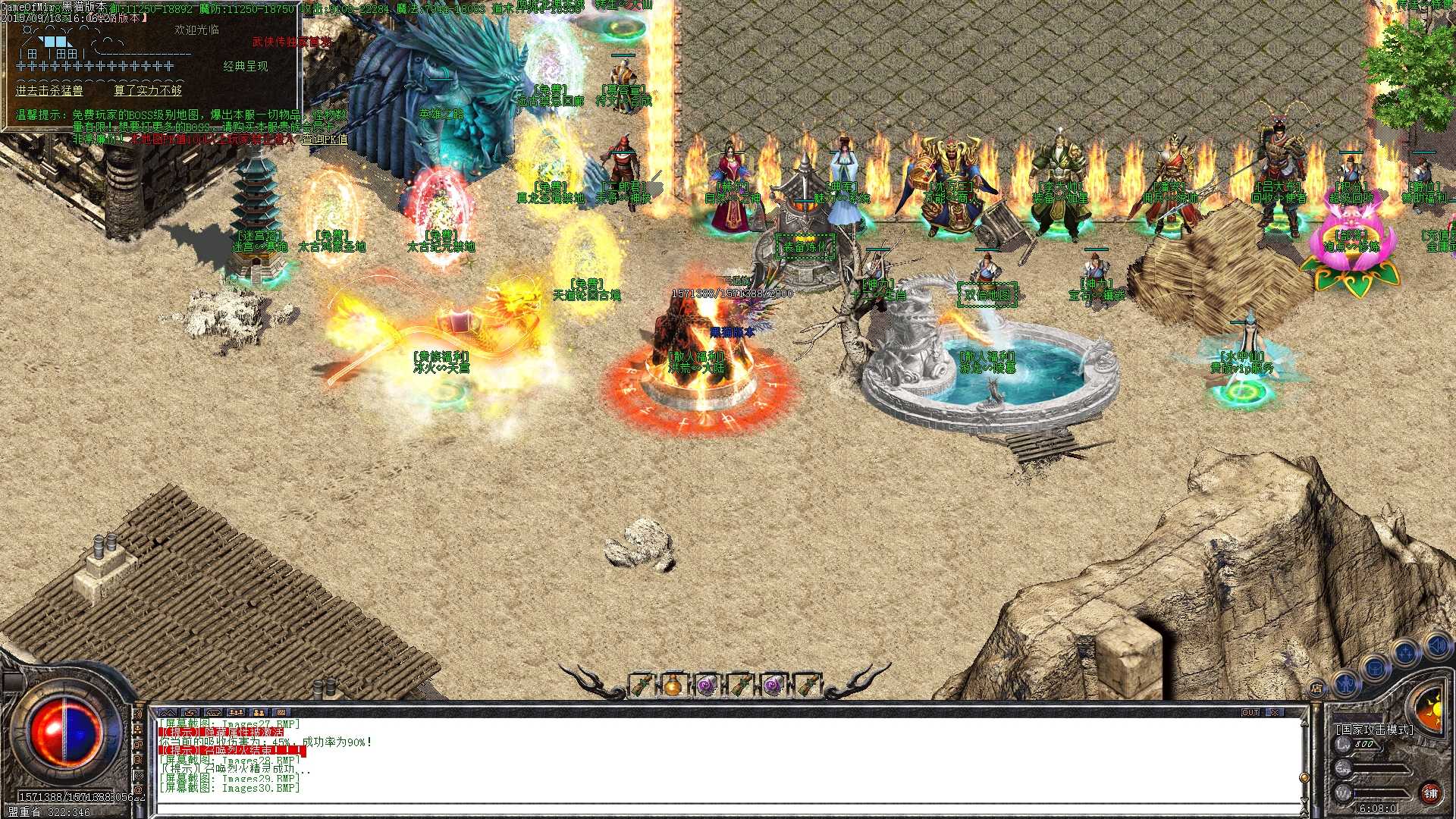Open the skills star-cluster icon on the right panel
1456x819 pixels.
tap(1405, 653)
